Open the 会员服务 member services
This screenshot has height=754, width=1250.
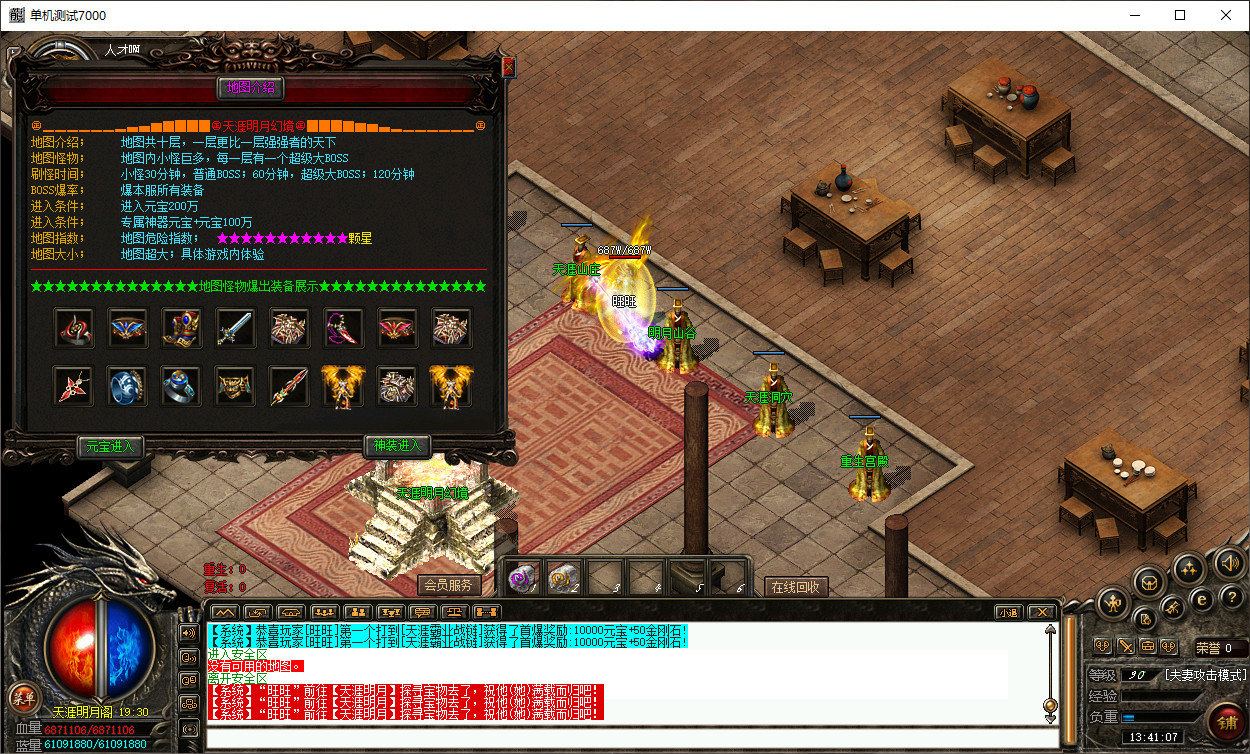pos(447,585)
